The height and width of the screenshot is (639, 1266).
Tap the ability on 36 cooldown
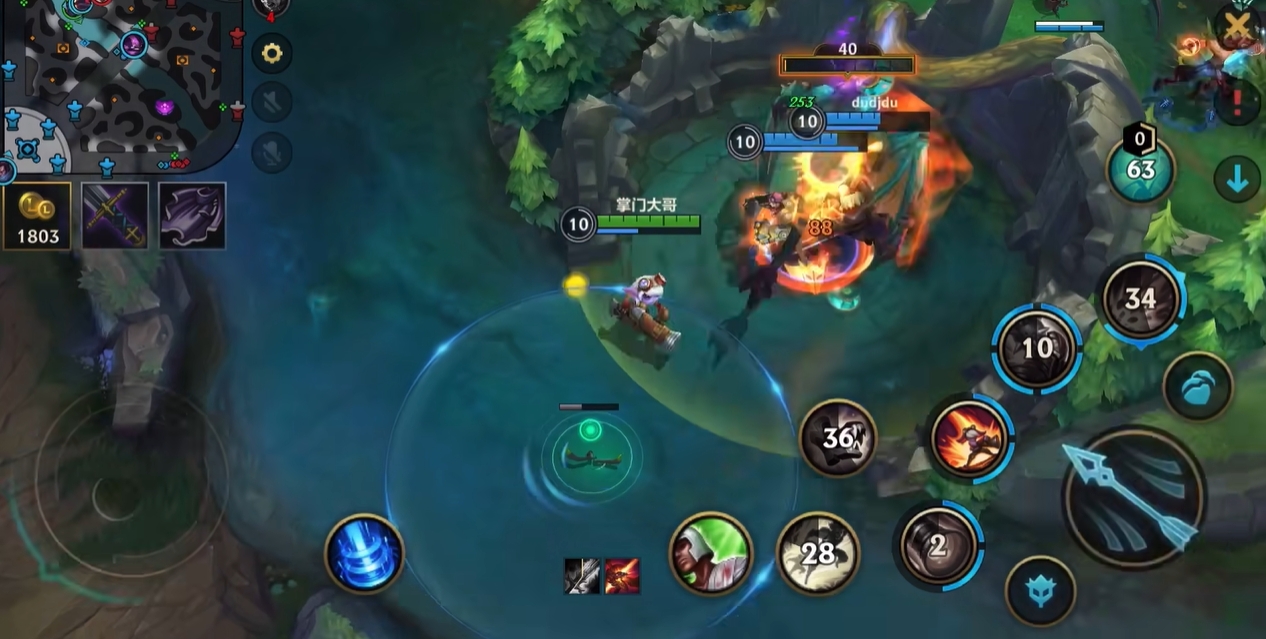(838, 438)
